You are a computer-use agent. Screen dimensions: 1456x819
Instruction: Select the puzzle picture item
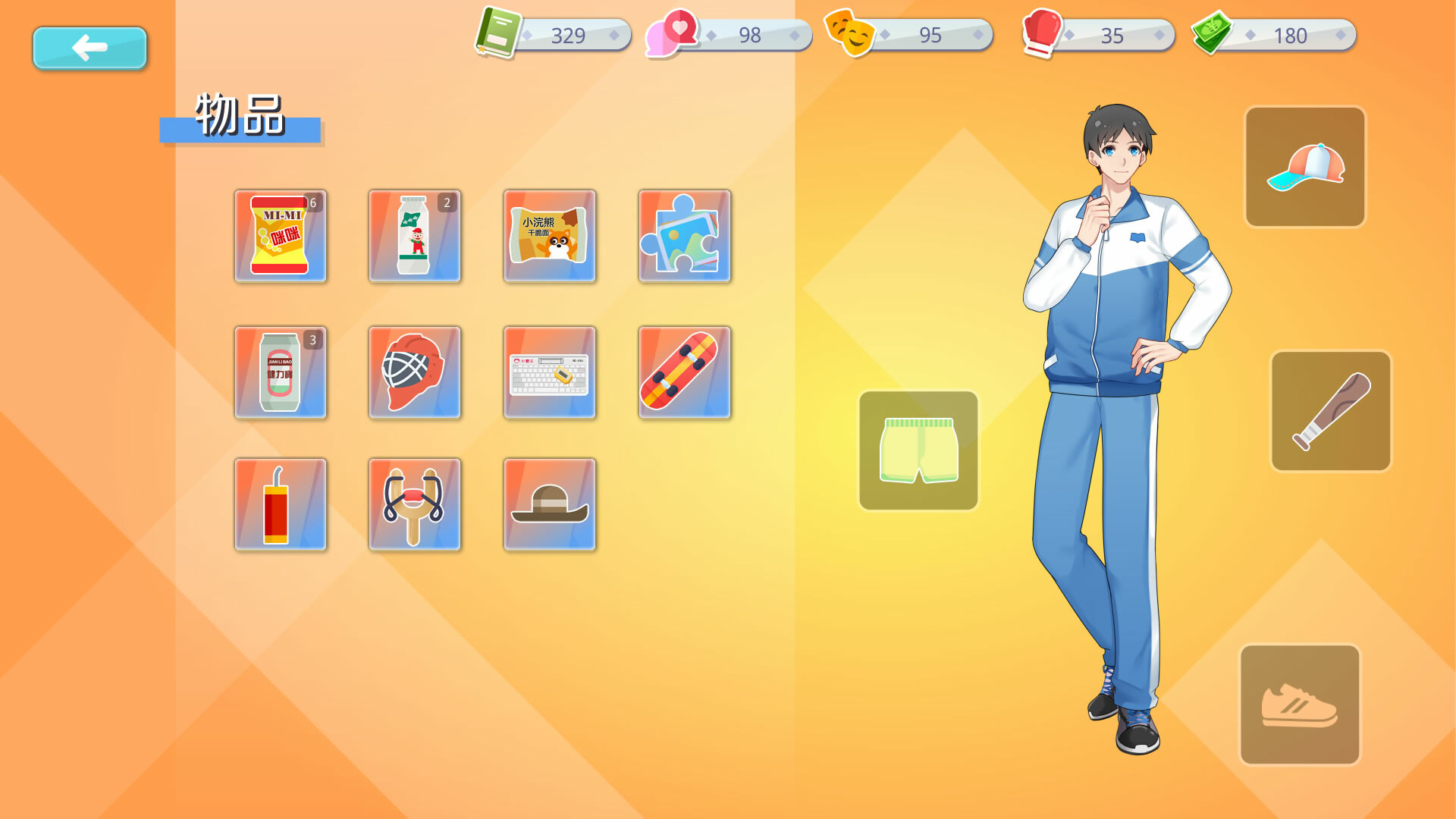[x=684, y=237]
